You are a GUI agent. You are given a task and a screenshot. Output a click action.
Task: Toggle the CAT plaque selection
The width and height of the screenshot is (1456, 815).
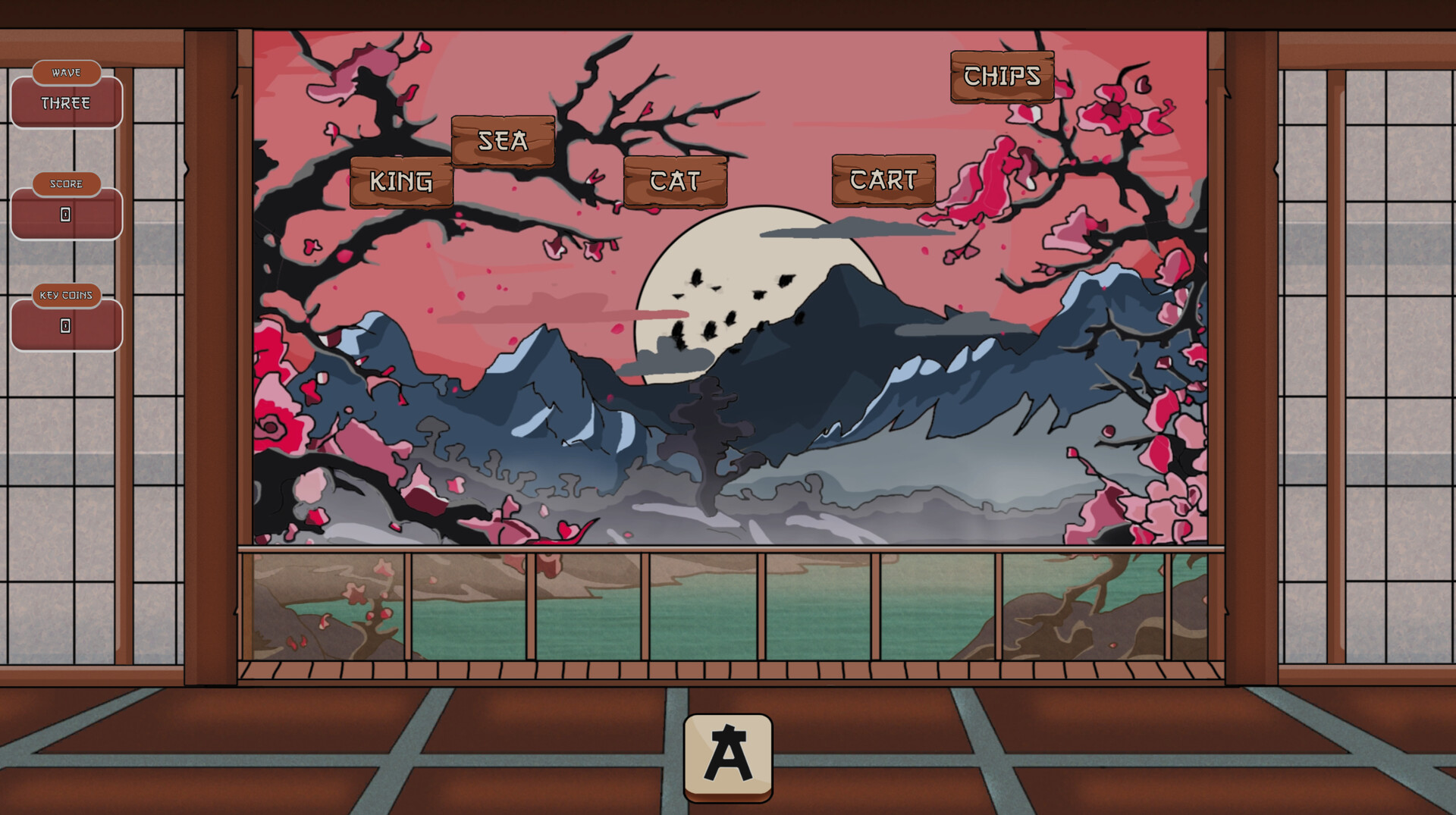675,180
